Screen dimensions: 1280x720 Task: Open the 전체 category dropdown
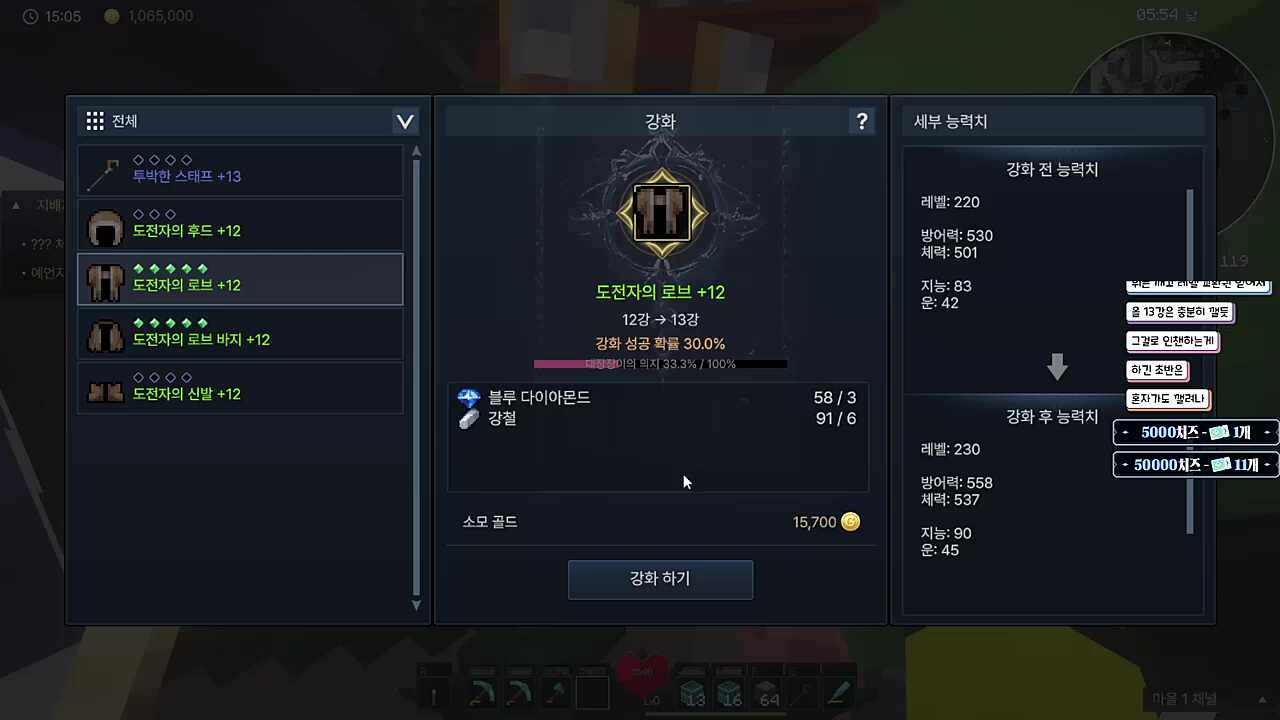(404, 120)
